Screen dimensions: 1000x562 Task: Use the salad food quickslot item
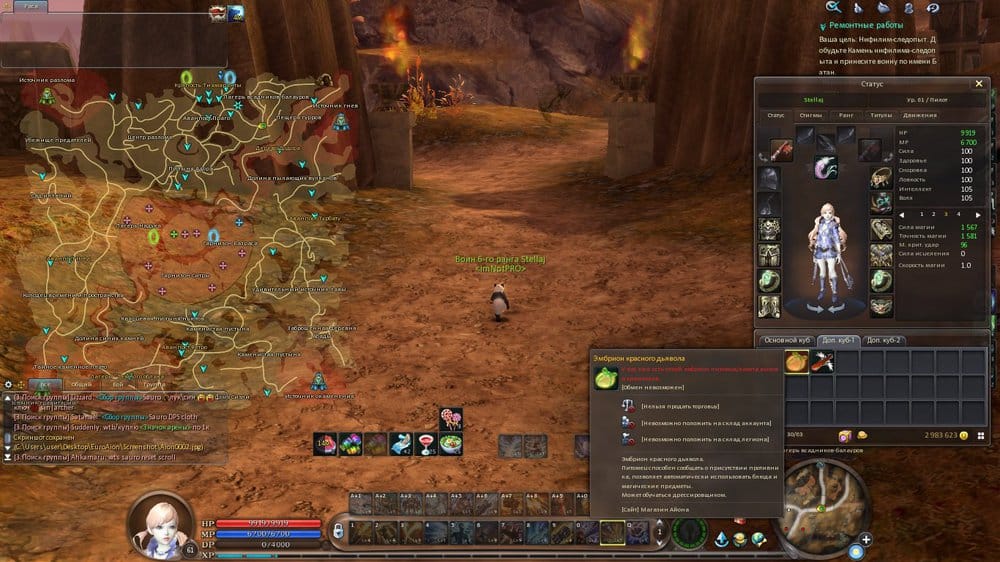450,443
